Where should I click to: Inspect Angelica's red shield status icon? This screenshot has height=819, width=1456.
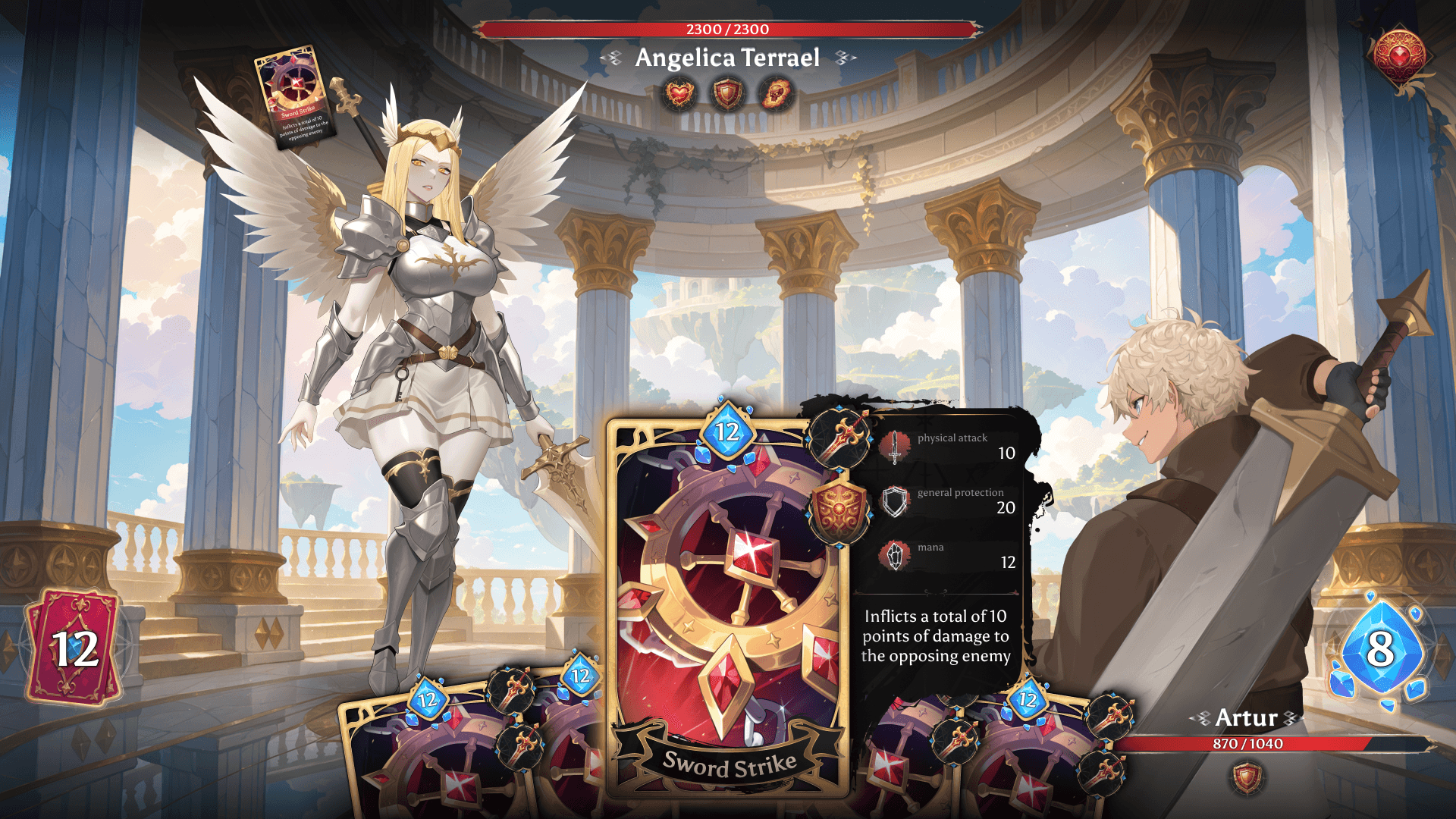pyautogui.click(x=728, y=95)
